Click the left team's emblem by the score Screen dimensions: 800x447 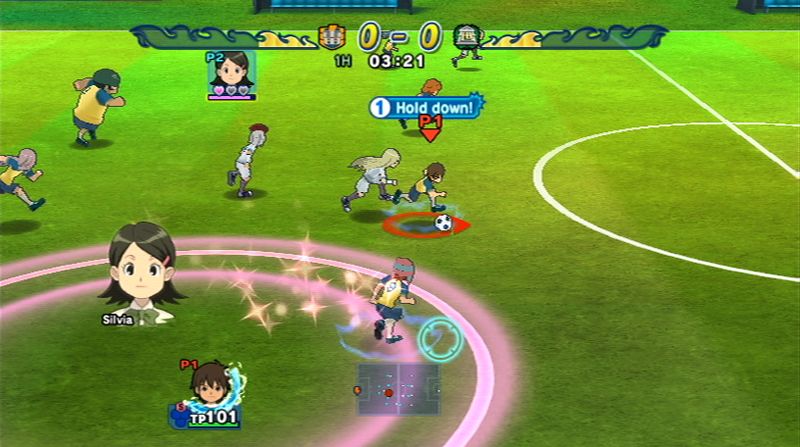pyautogui.click(x=331, y=38)
